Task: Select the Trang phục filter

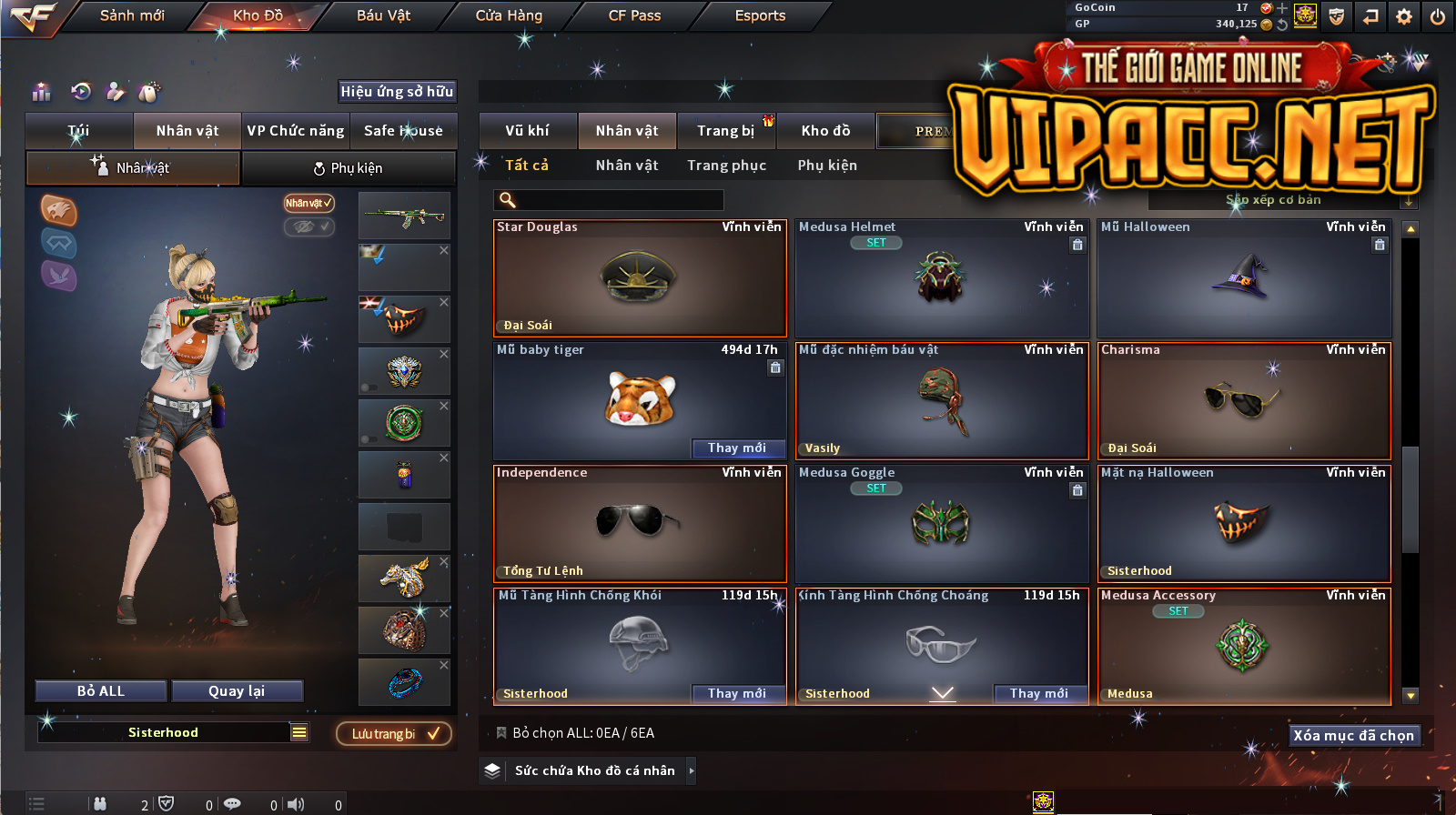Action: pyautogui.click(x=726, y=166)
